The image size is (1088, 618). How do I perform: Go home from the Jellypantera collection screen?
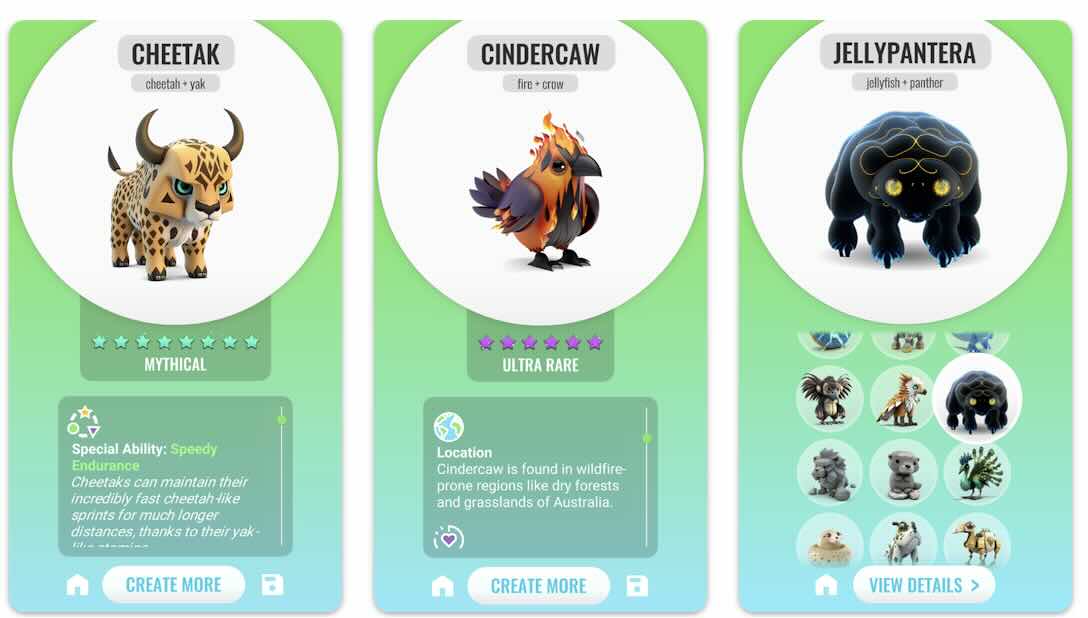click(826, 586)
